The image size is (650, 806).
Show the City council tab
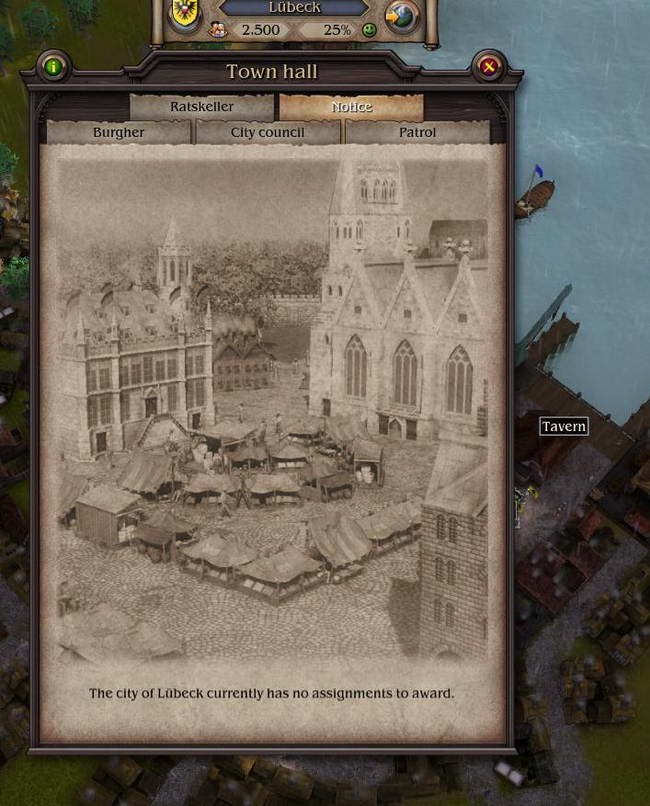268,132
